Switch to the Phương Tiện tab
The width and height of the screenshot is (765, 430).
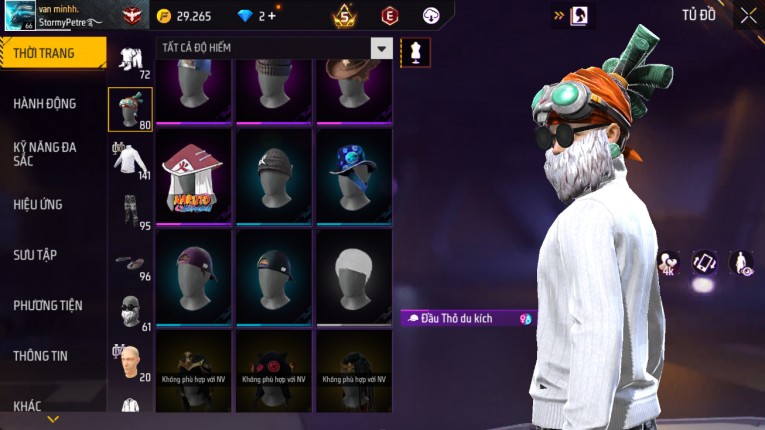pyautogui.click(x=48, y=305)
